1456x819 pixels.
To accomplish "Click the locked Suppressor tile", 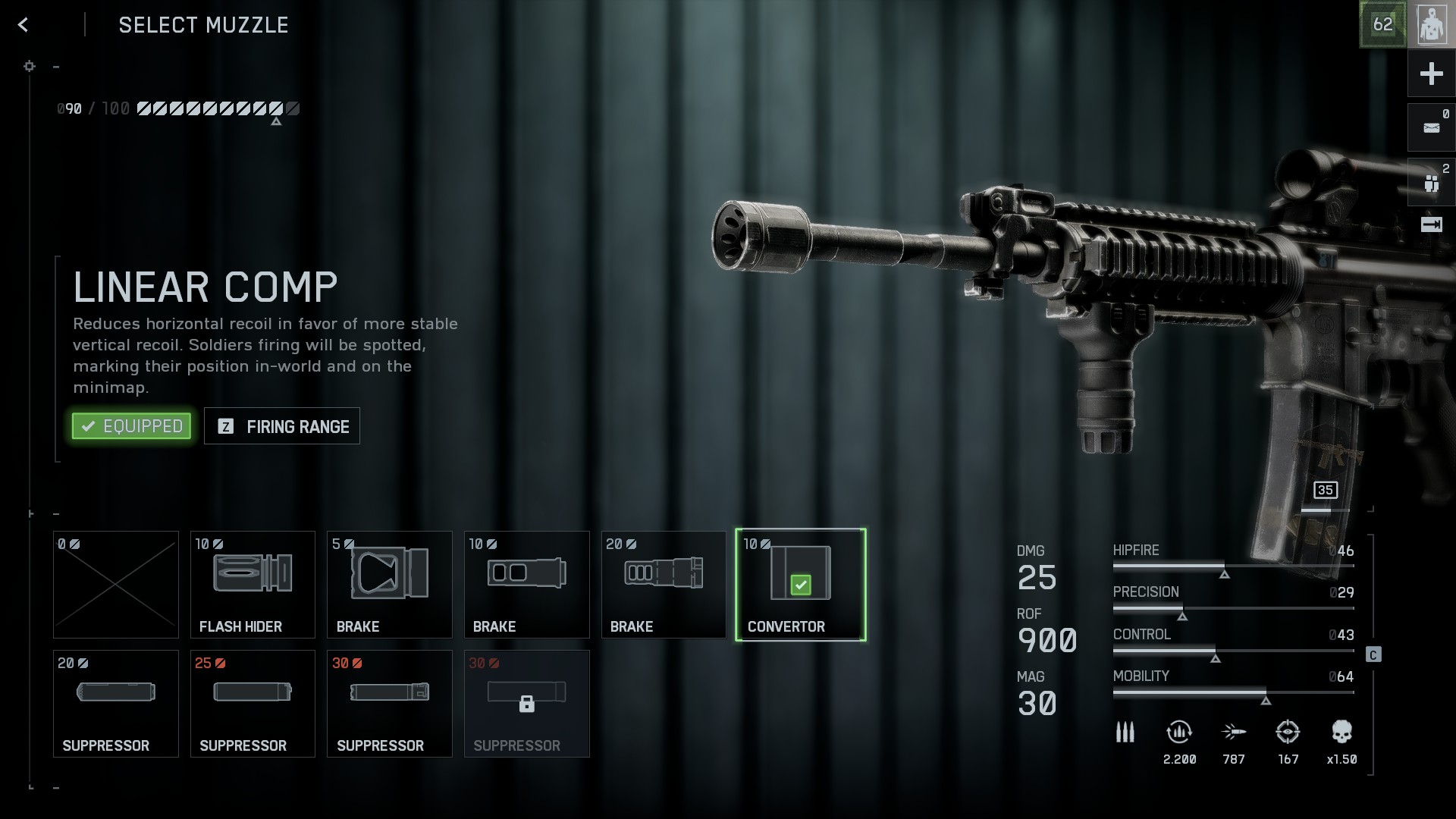I will [527, 704].
